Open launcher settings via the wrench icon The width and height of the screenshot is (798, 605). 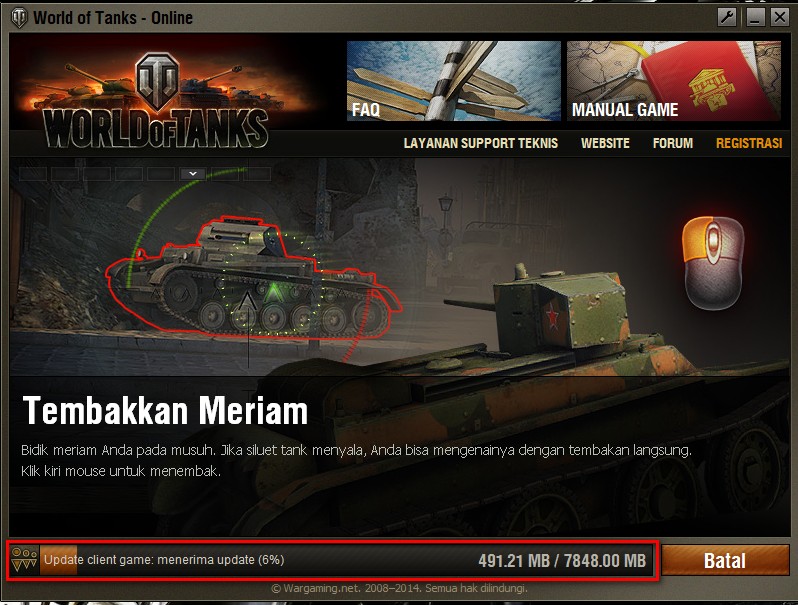coord(728,17)
